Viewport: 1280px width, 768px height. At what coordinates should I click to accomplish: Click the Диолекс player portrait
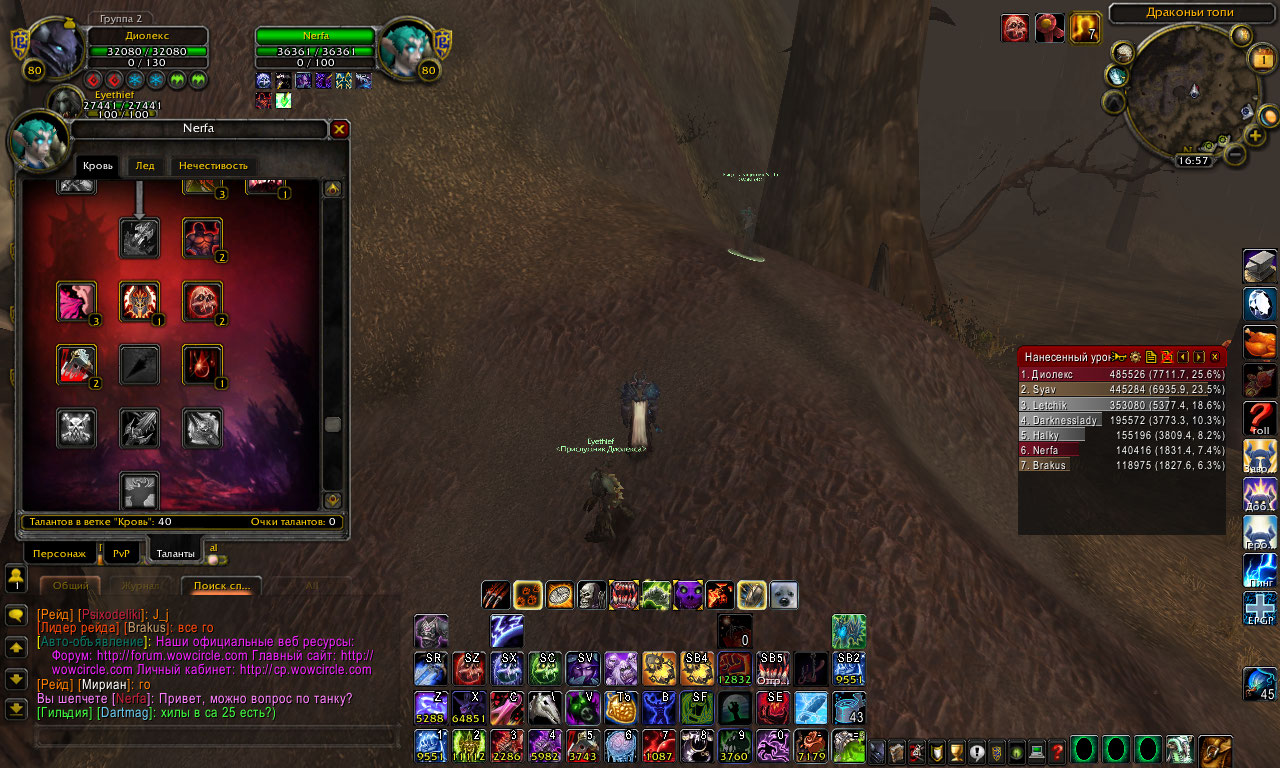pos(57,50)
